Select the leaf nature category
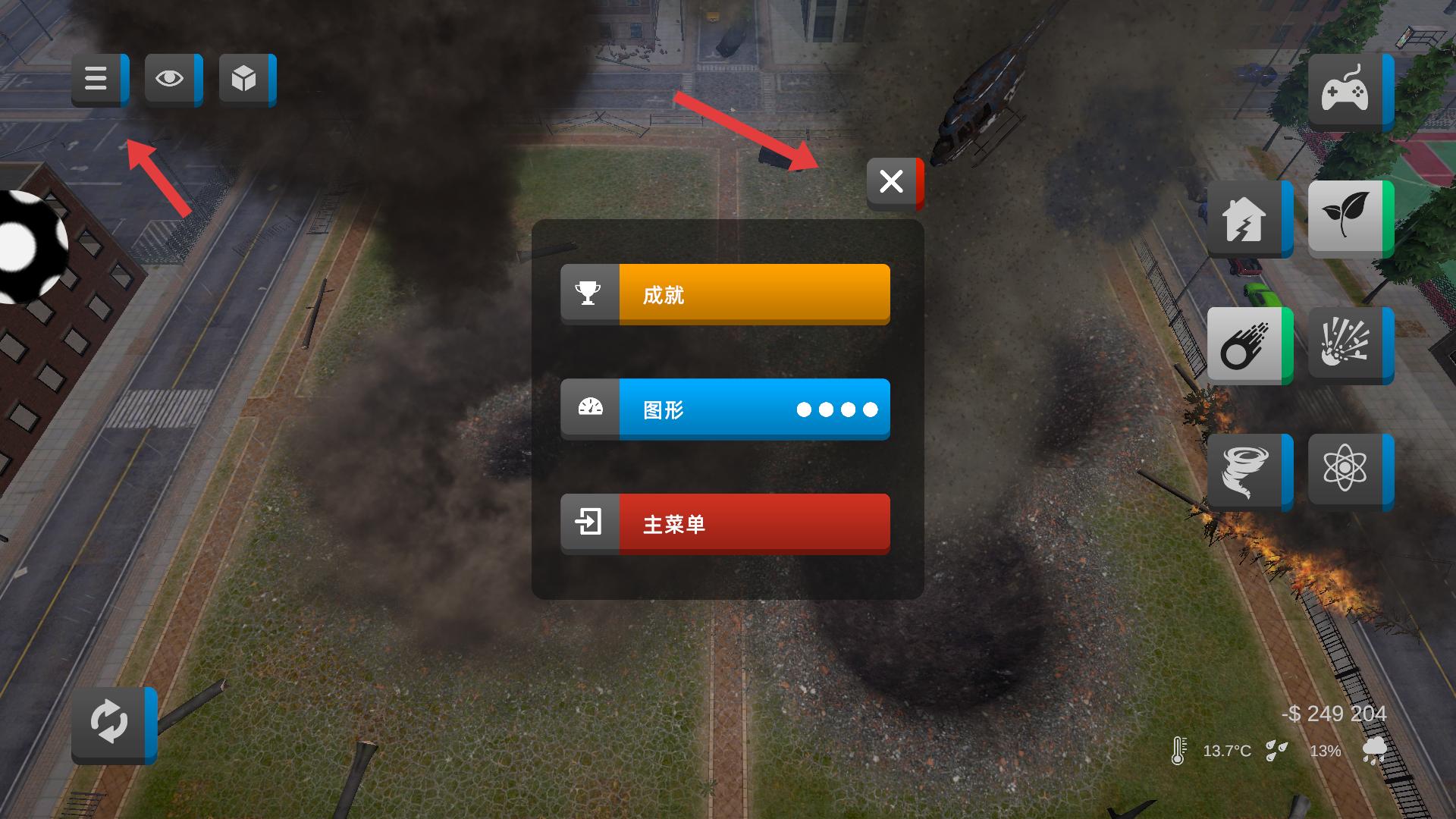The width and height of the screenshot is (1456, 819). [1347, 217]
